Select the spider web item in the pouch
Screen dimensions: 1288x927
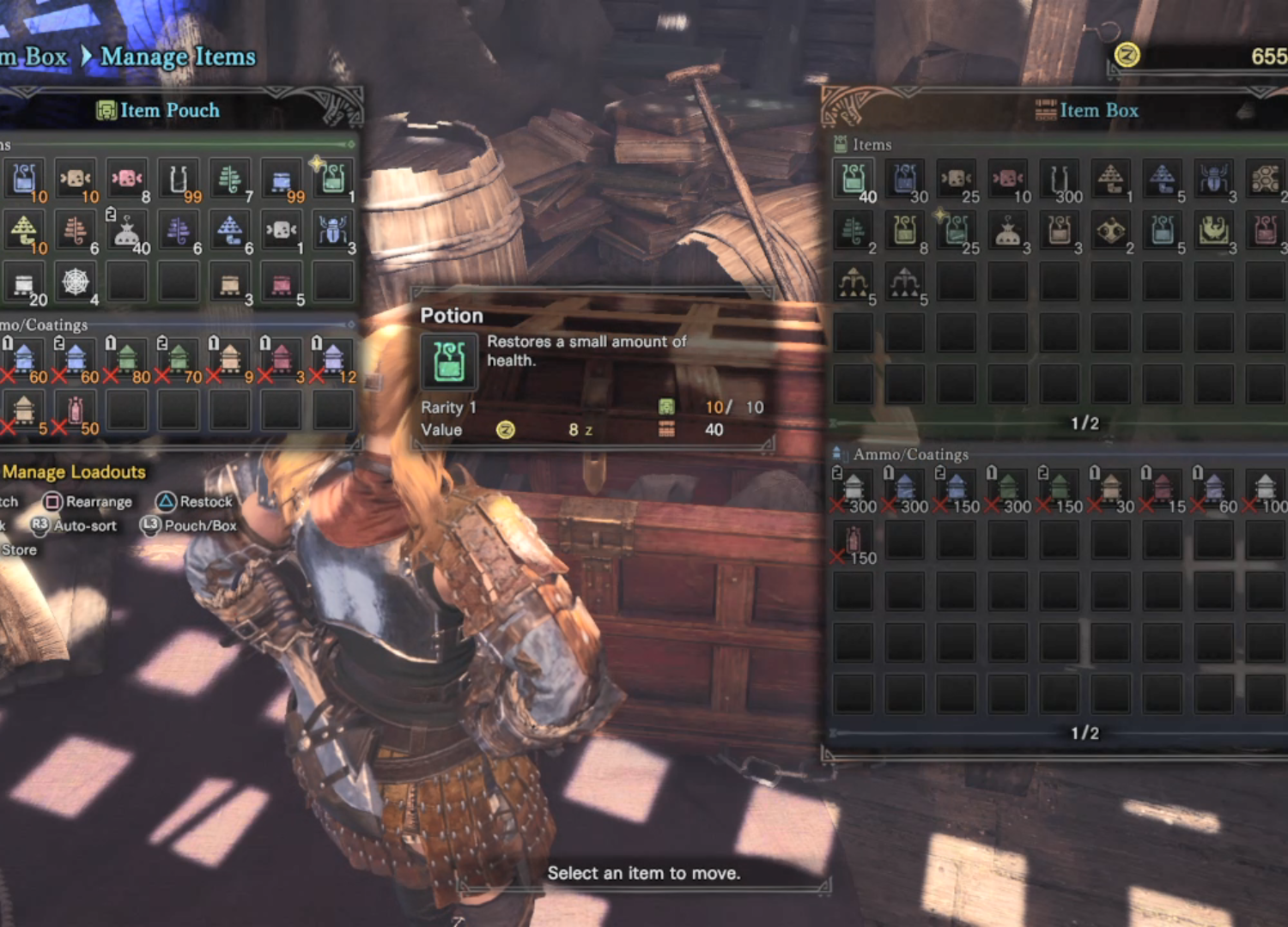(x=76, y=282)
